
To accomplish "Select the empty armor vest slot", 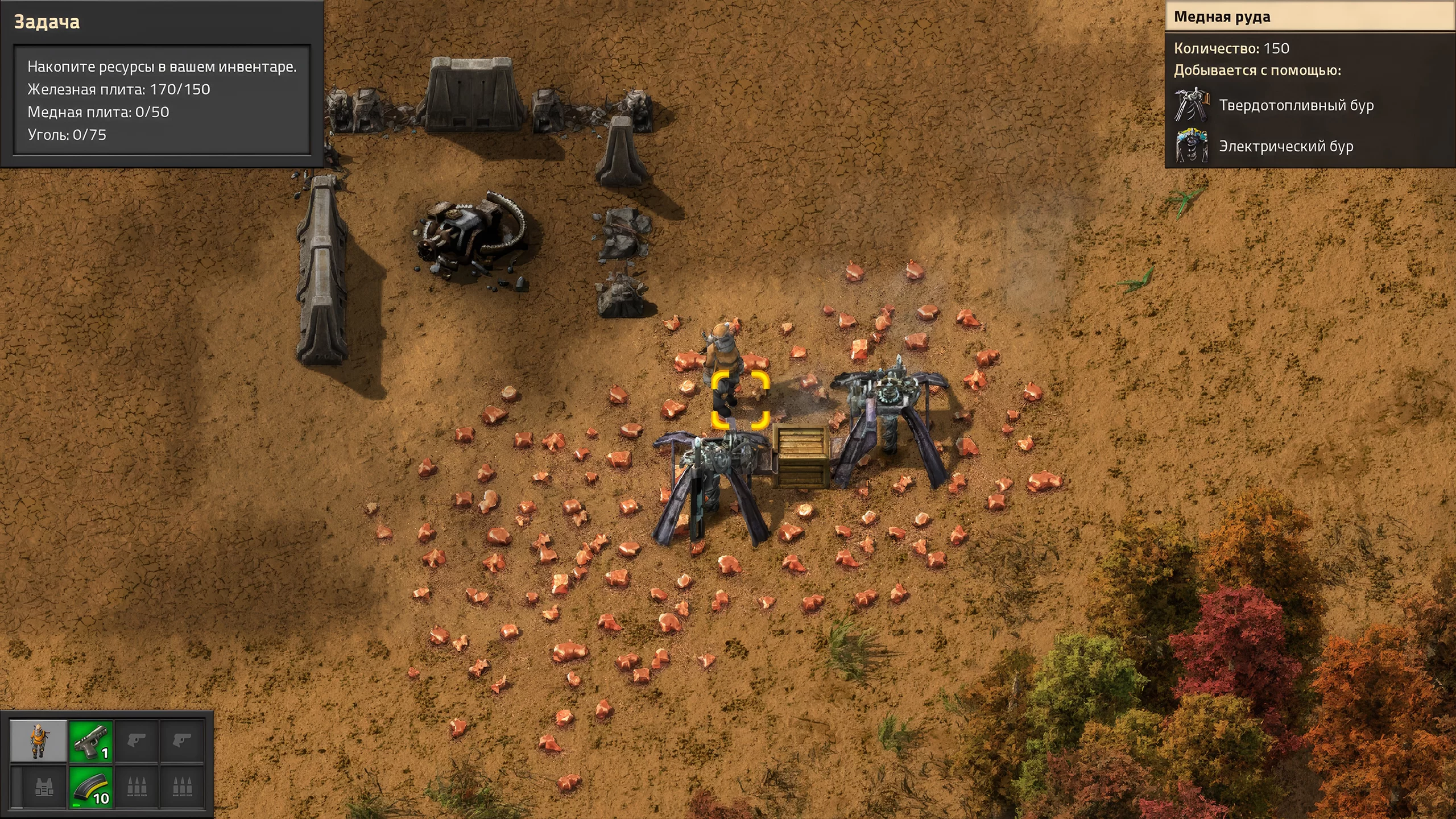I will [43, 787].
